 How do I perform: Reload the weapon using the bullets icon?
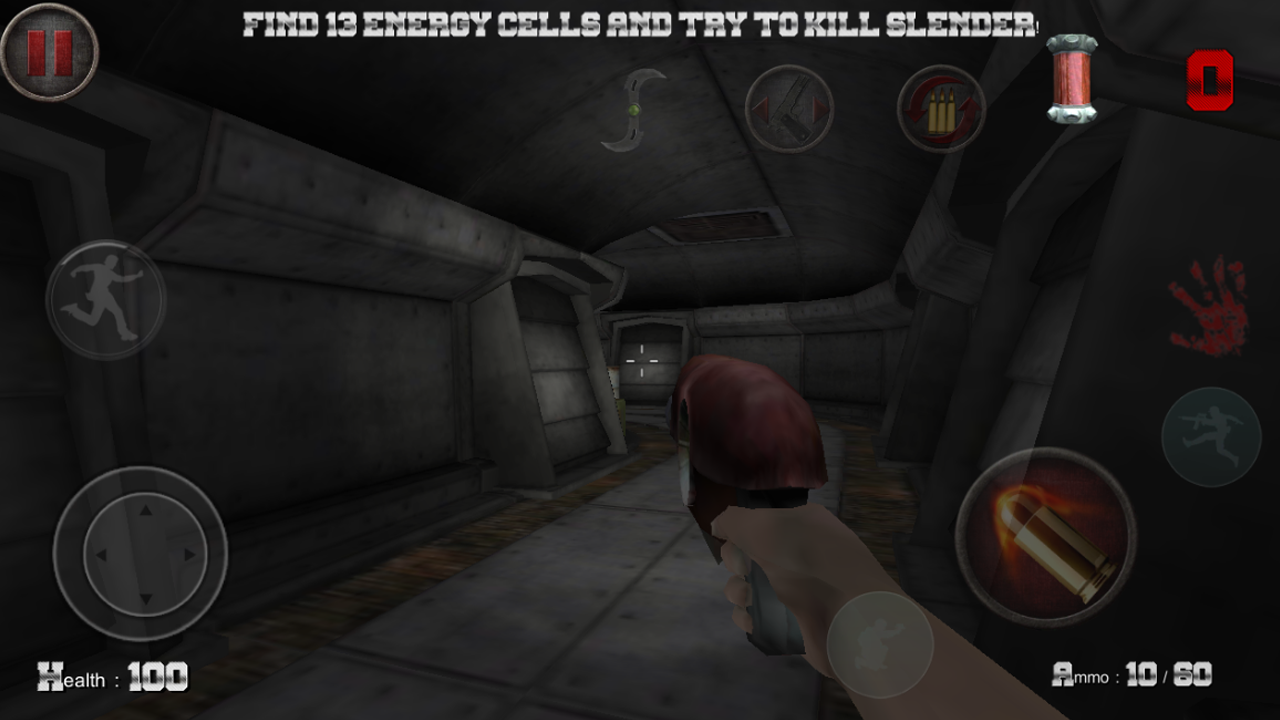click(x=940, y=110)
